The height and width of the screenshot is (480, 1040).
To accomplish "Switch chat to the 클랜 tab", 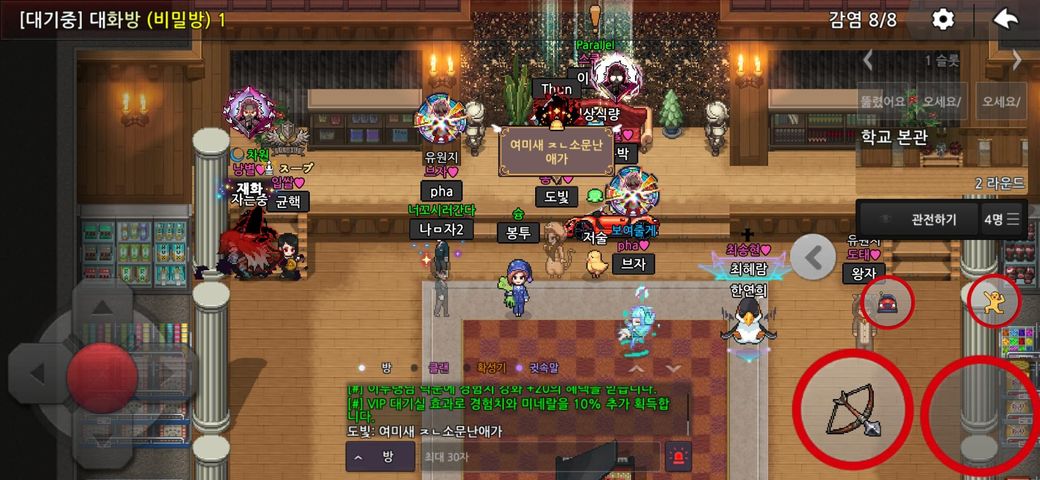I will click(439, 367).
